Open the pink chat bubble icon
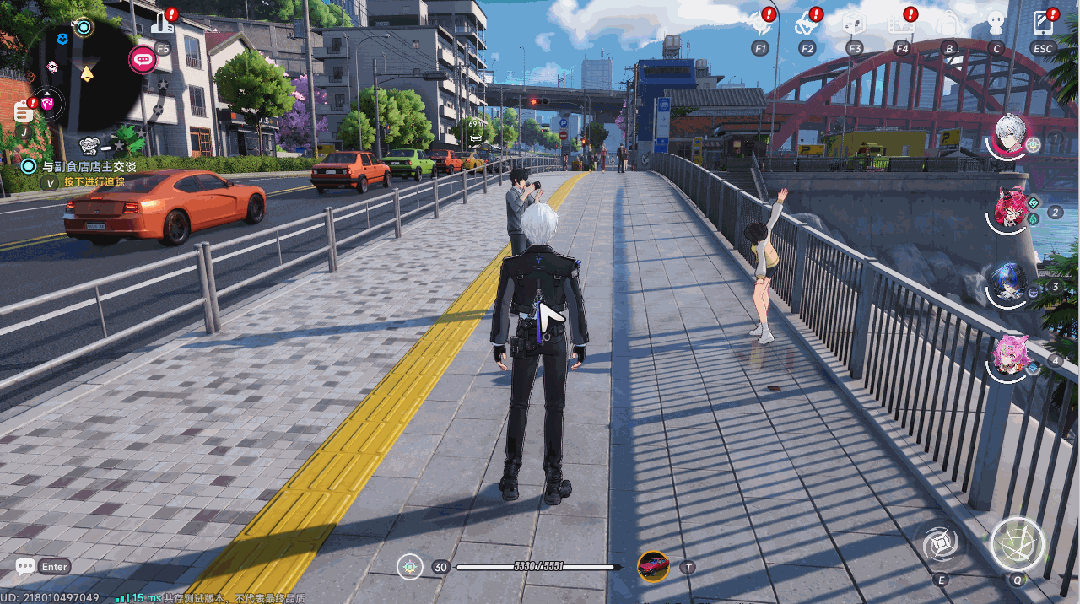The image size is (1080, 604). pyautogui.click(x=142, y=60)
